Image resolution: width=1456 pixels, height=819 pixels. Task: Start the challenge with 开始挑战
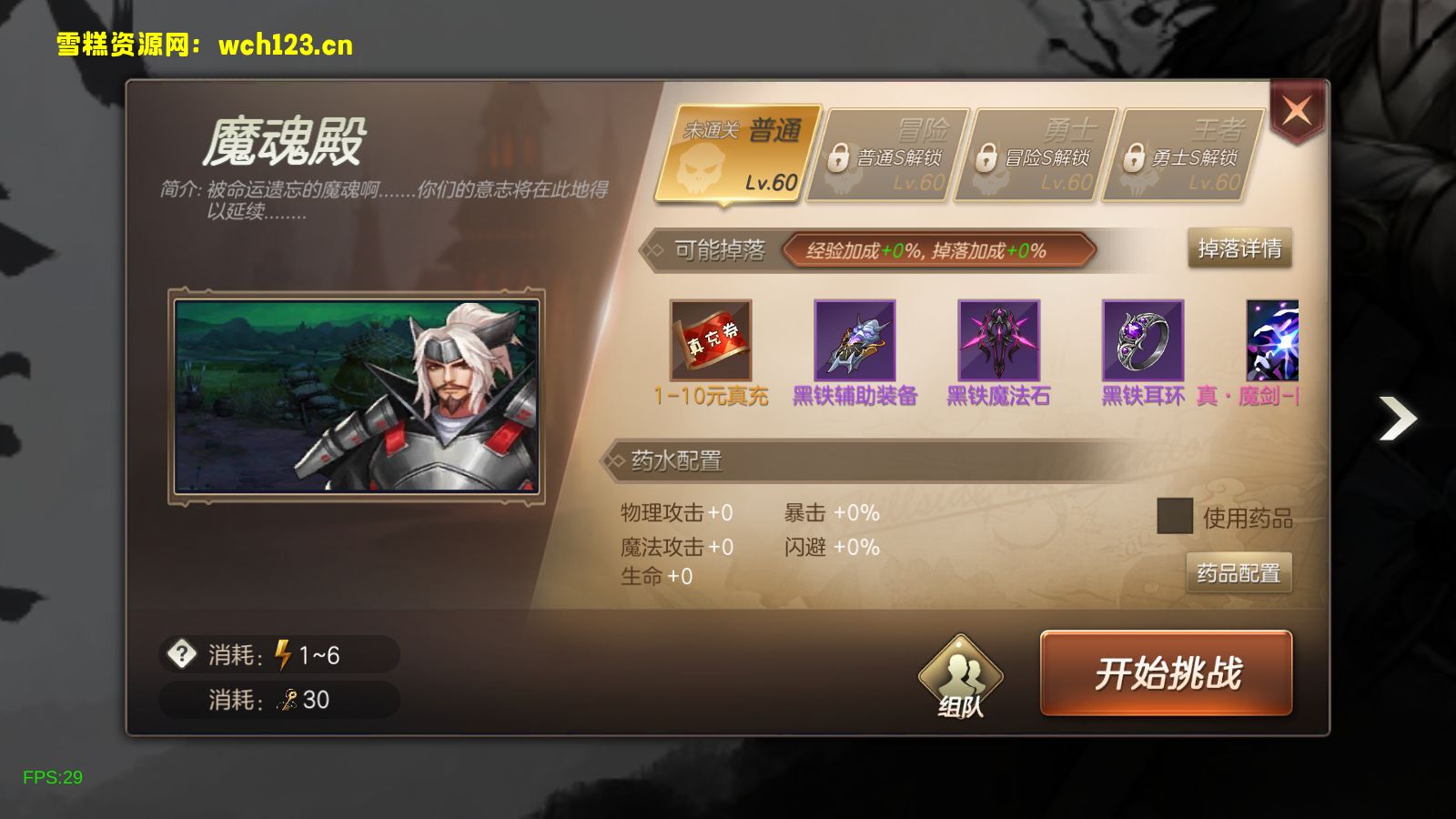click(x=1166, y=673)
